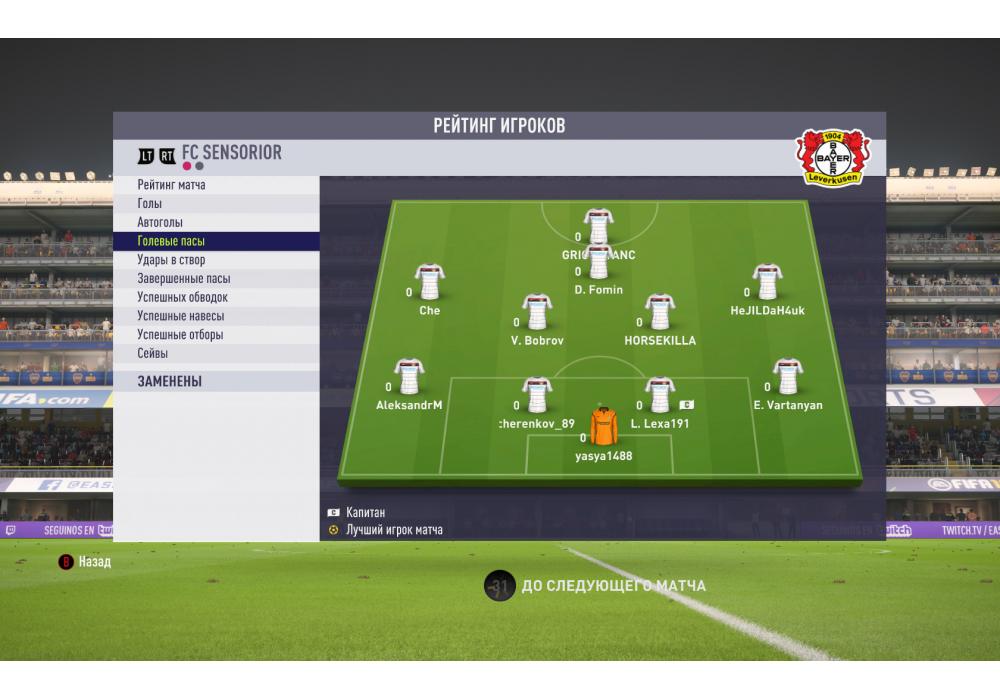Open the Удары в створ stat

[171, 260]
